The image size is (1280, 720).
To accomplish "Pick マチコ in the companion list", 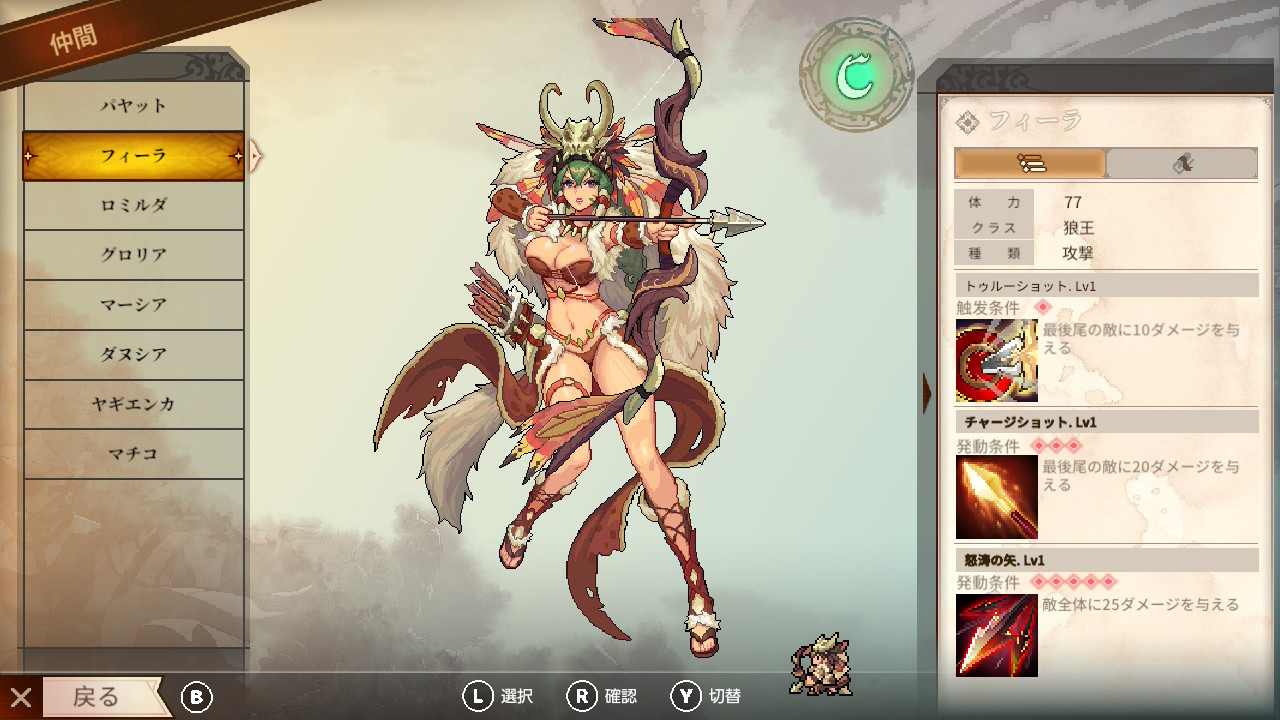I will pos(133,454).
